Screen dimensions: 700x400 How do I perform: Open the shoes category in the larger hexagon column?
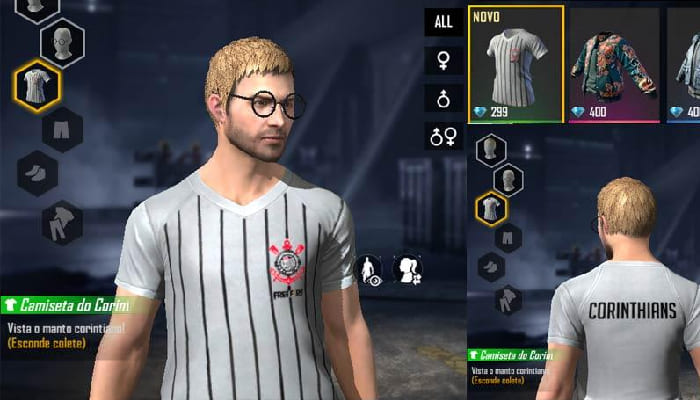point(38,172)
